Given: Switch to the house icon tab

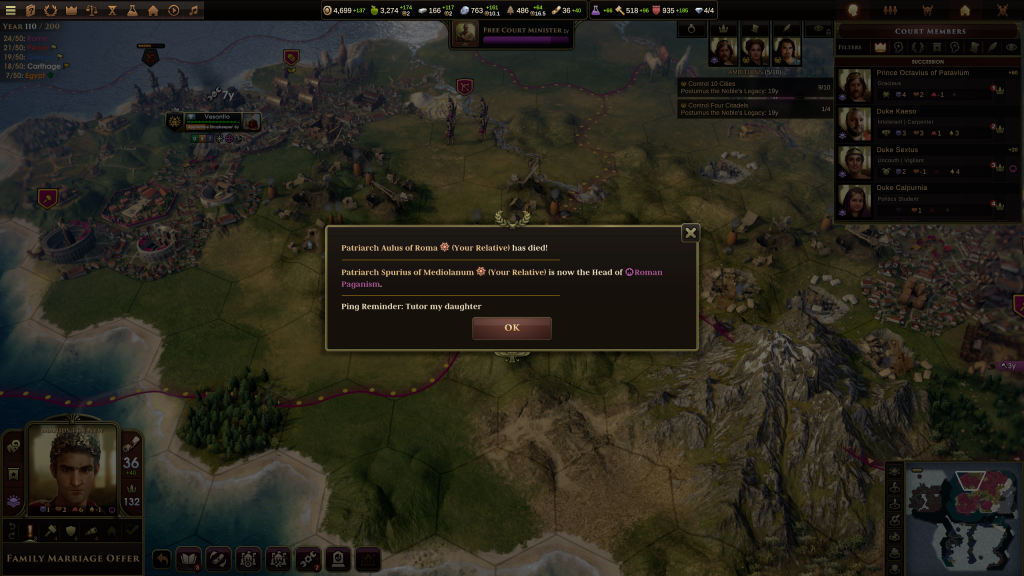Looking at the screenshot, I should tap(965, 10).
